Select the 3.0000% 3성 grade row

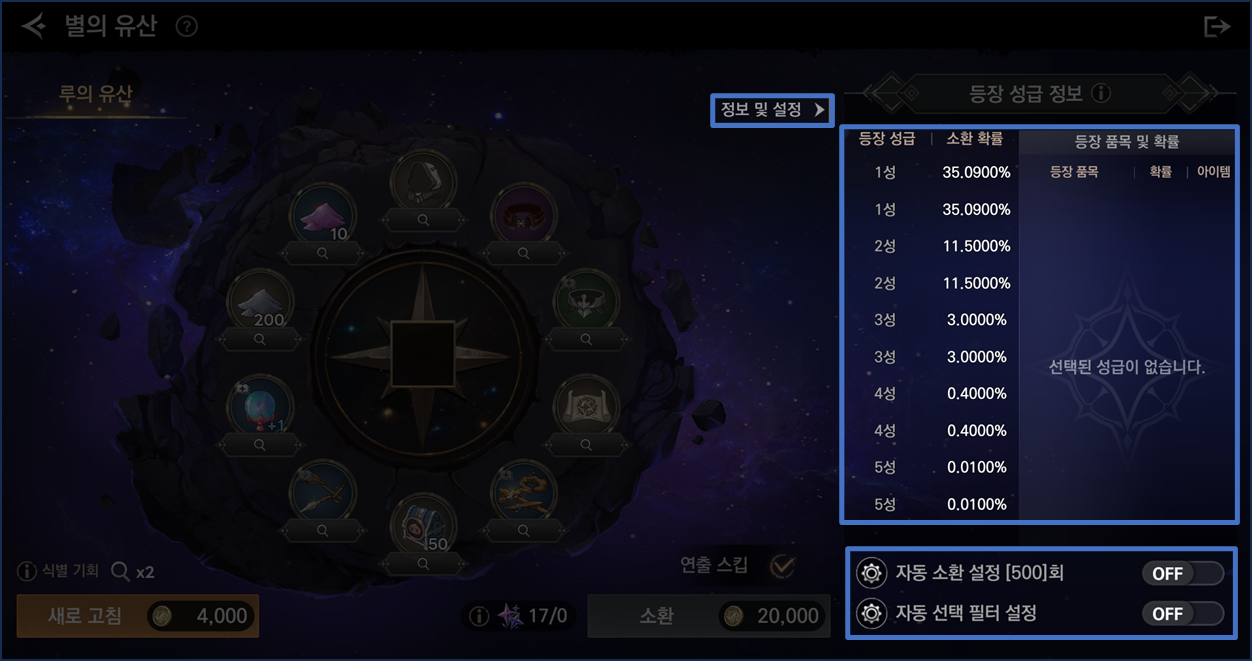click(929, 320)
